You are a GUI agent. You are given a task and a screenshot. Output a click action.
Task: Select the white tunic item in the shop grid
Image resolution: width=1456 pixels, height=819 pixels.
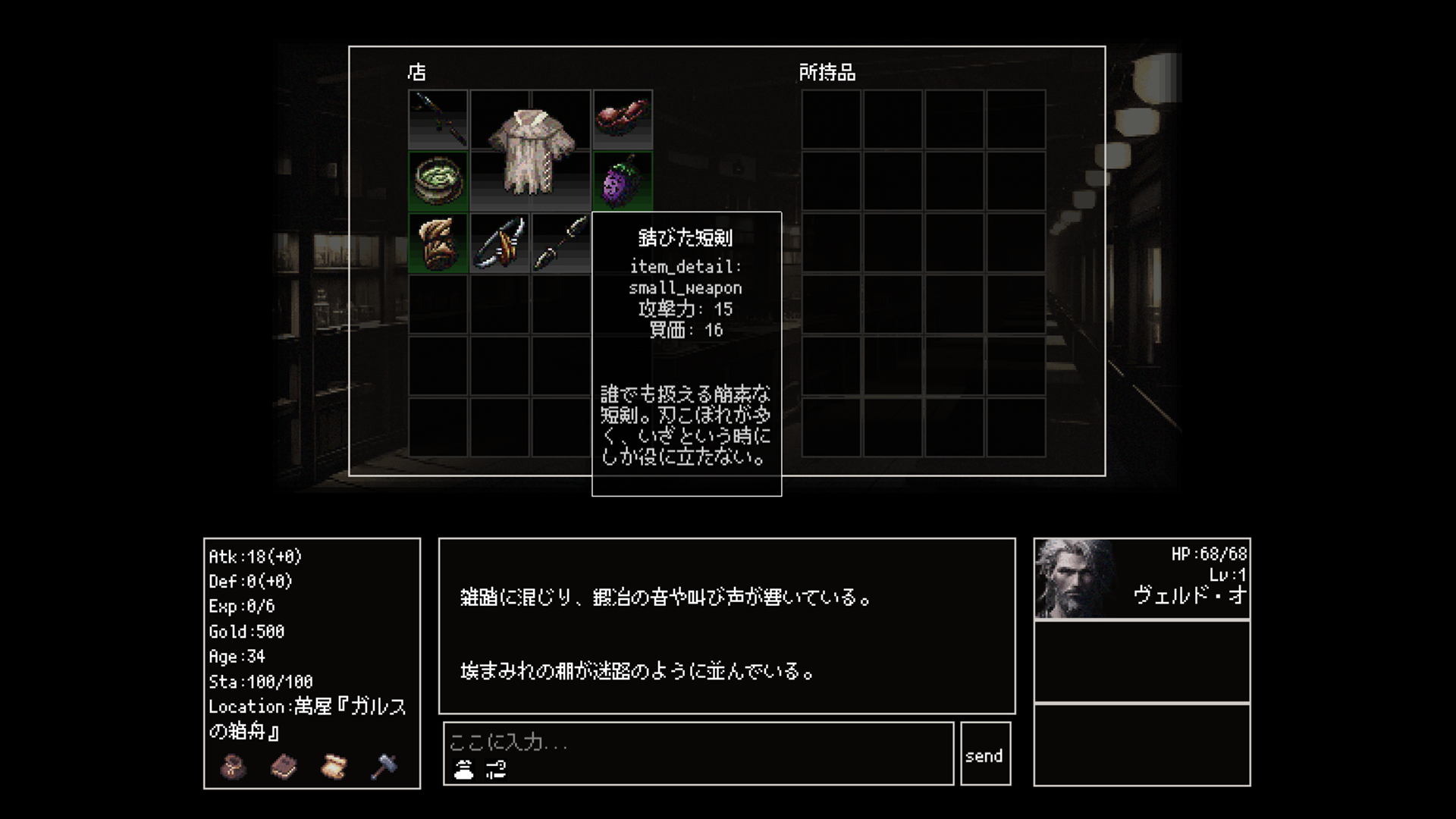[529, 152]
